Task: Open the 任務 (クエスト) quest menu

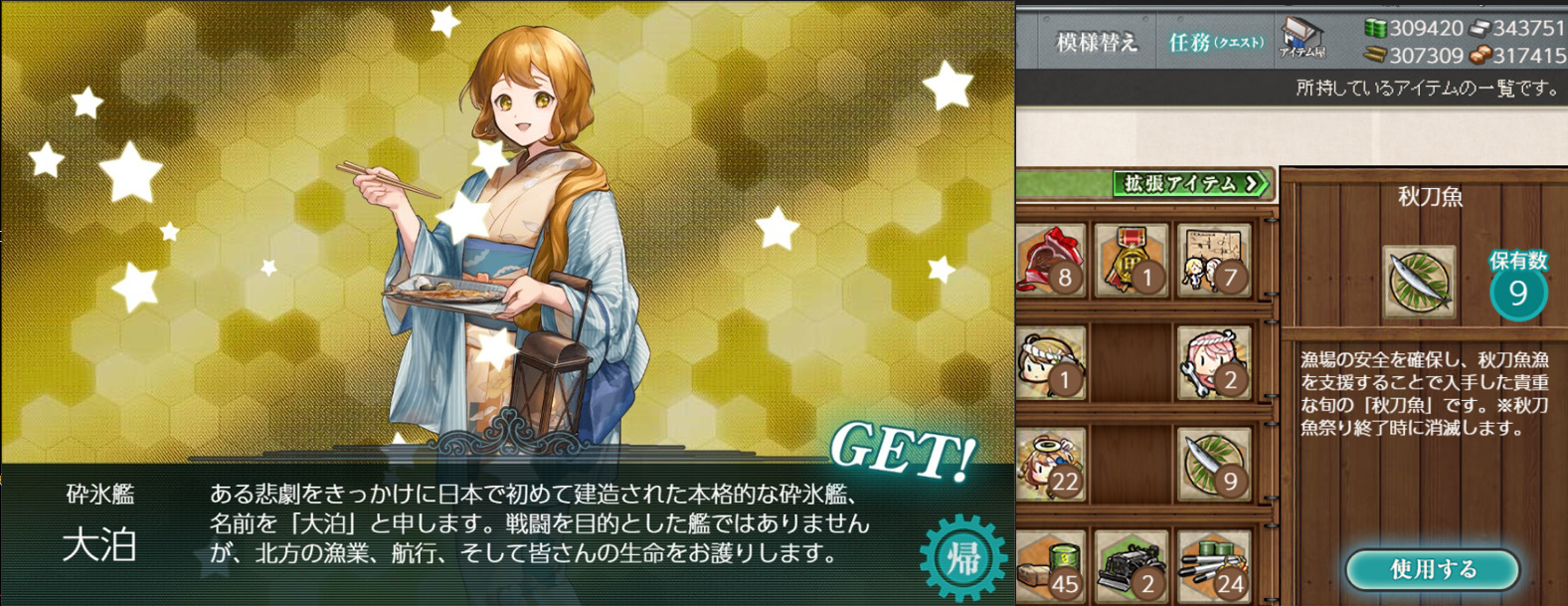Action: click(1215, 43)
